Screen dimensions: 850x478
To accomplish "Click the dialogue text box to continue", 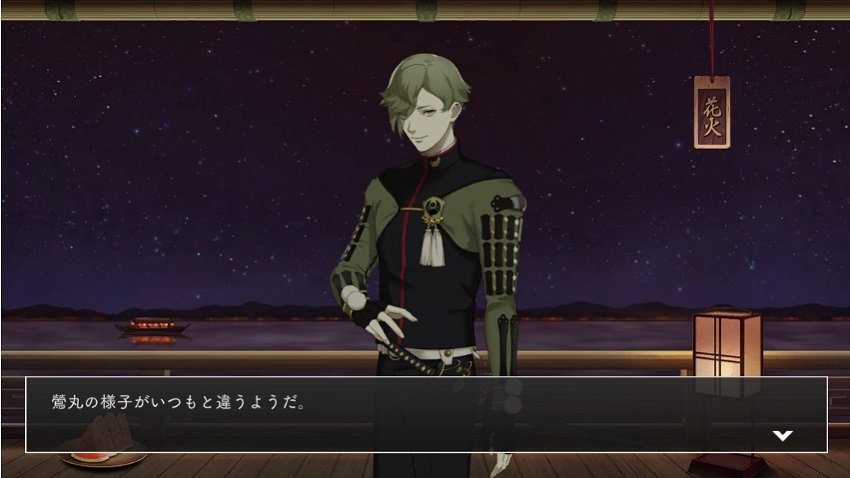I will (425, 414).
